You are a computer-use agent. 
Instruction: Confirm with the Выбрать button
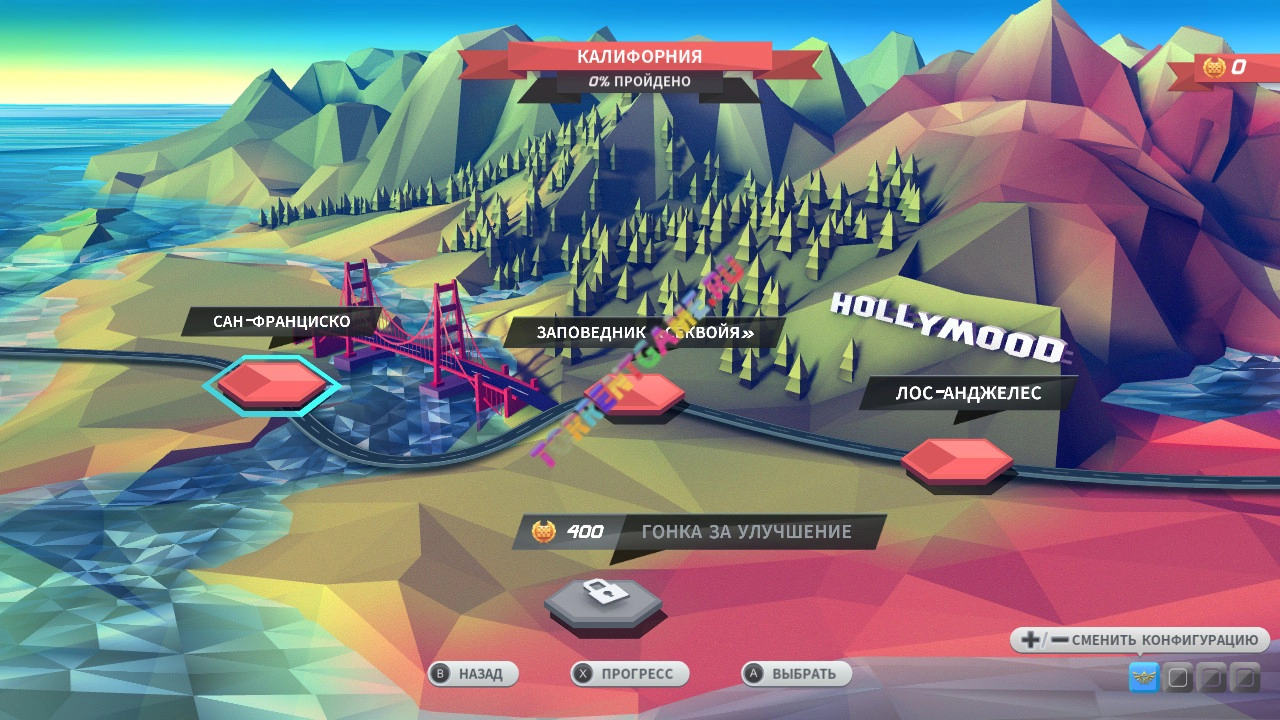(x=796, y=674)
